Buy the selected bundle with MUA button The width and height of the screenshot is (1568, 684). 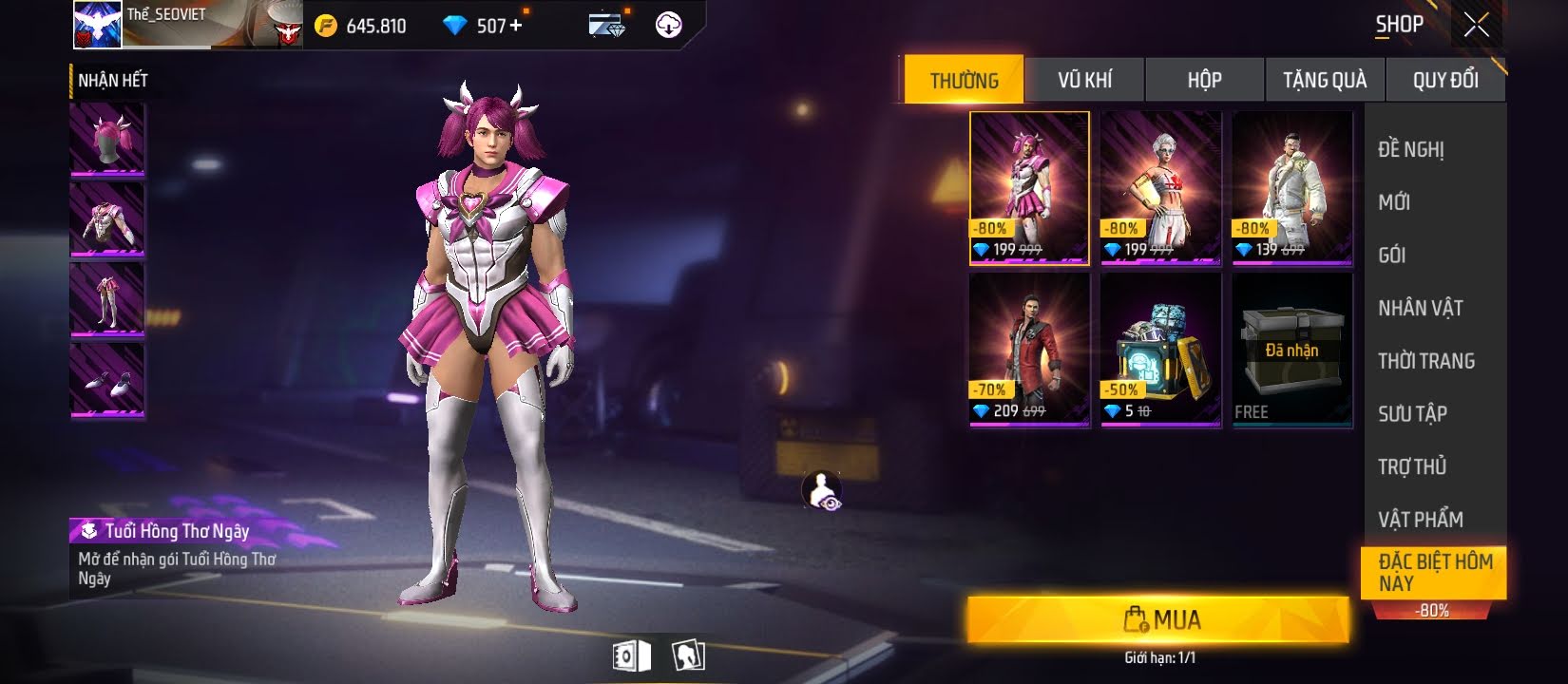pyautogui.click(x=1157, y=620)
